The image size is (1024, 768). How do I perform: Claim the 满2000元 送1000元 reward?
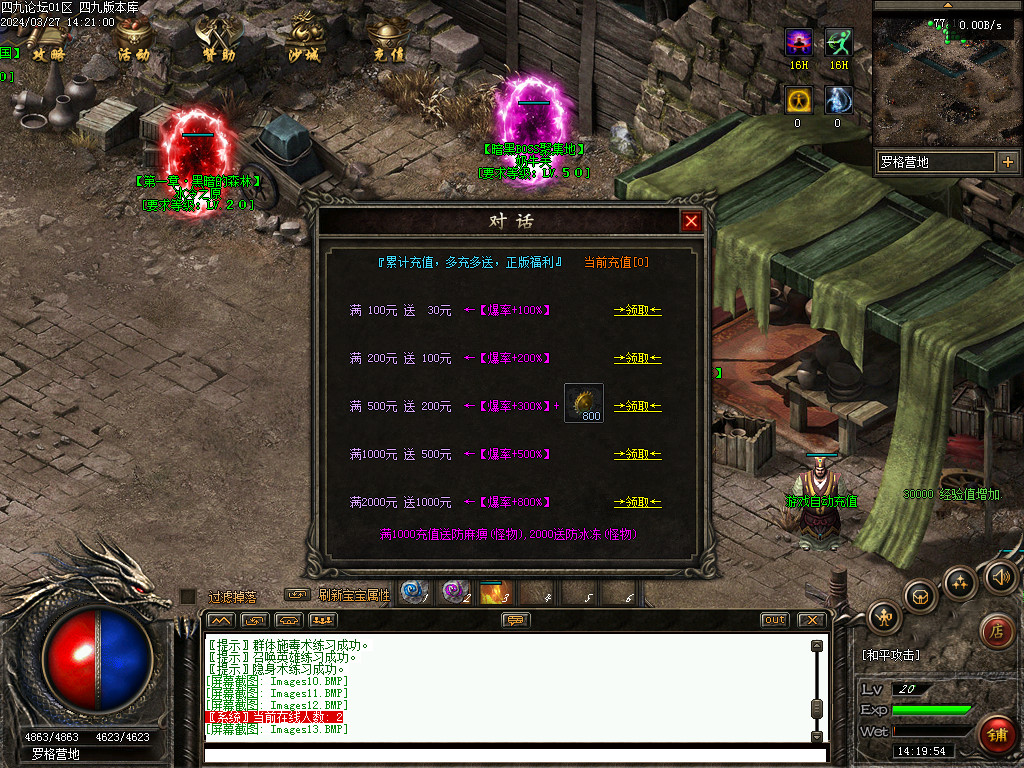637,502
